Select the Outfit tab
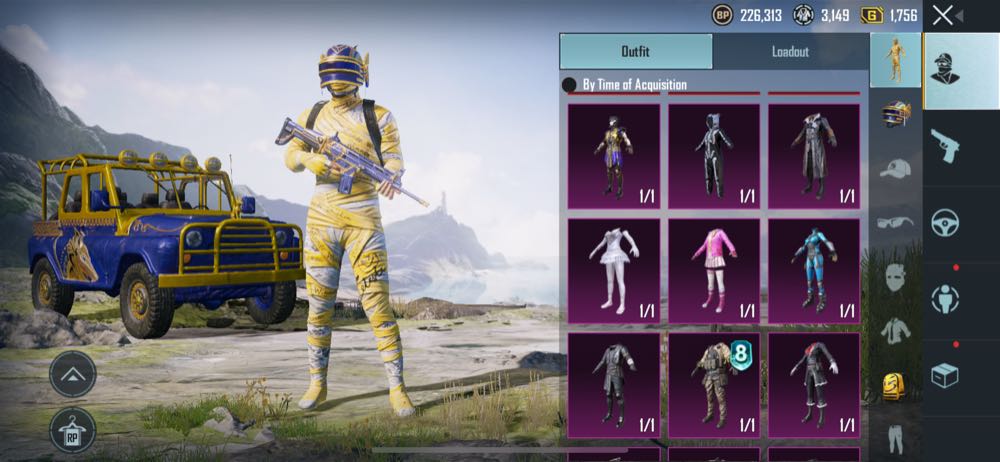 tap(636, 51)
